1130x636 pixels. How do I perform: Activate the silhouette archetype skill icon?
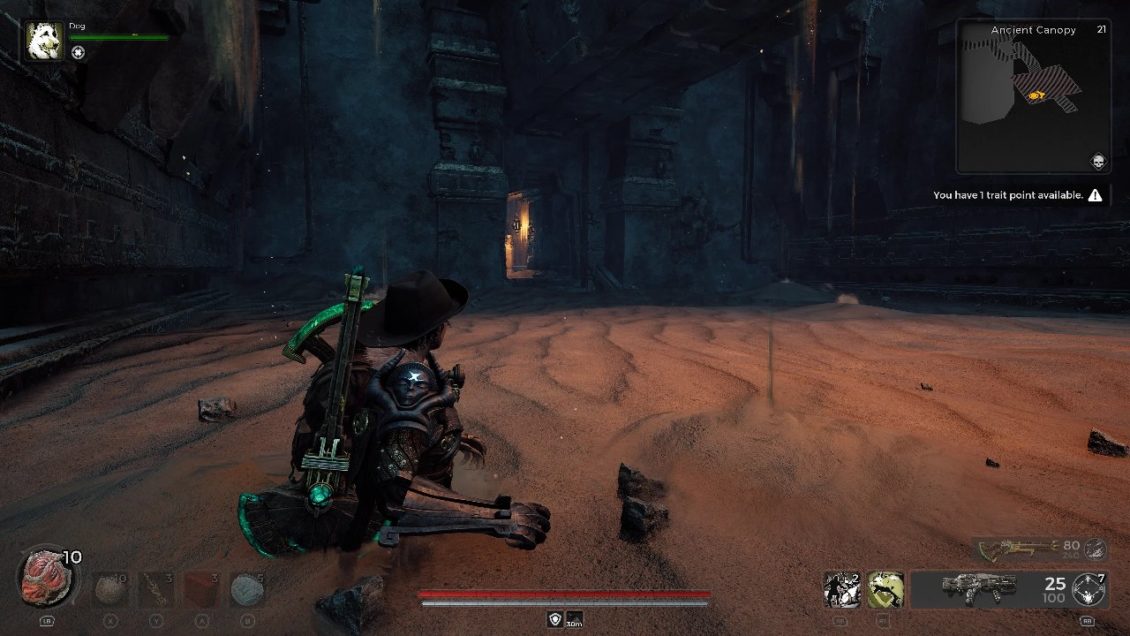pyautogui.click(x=841, y=589)
